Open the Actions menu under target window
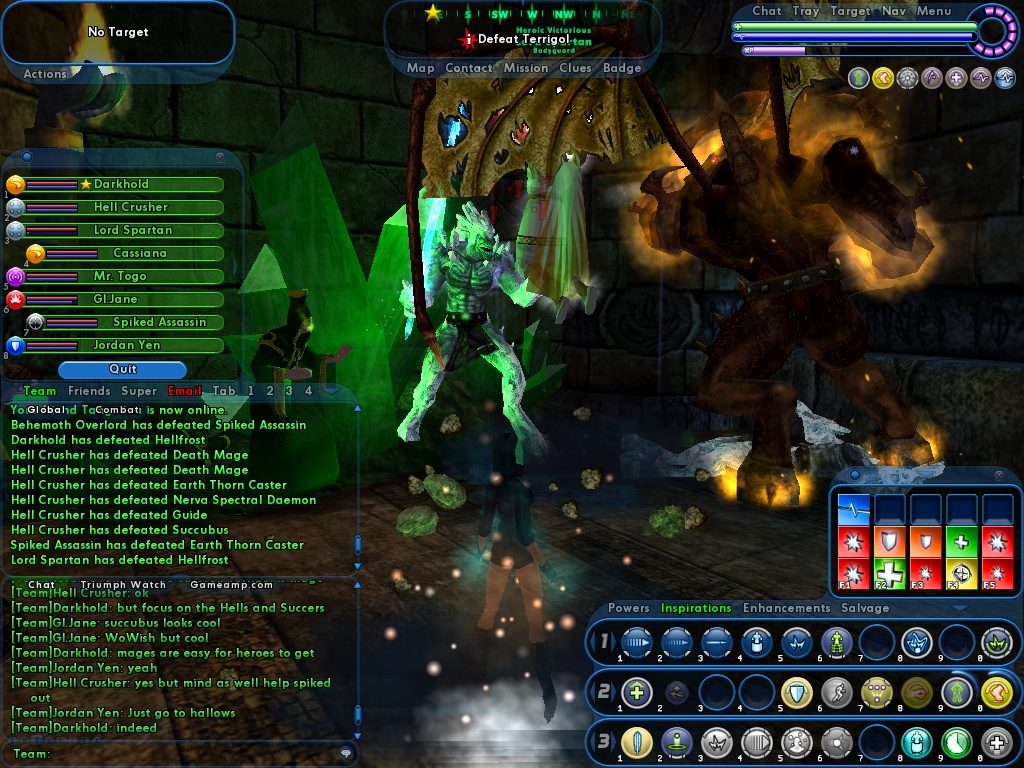The height and width of the screenshot is (768, 1024). point(45,74)
